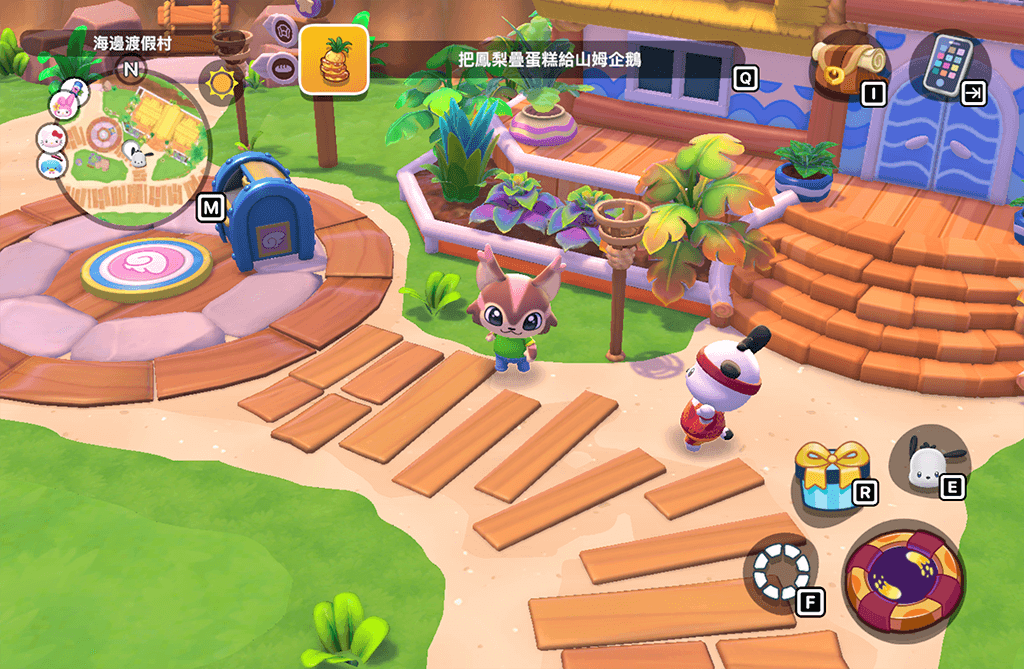Open the backpack inventory icon
This screenshot has width=1024, height=669.
coord(843,64)
